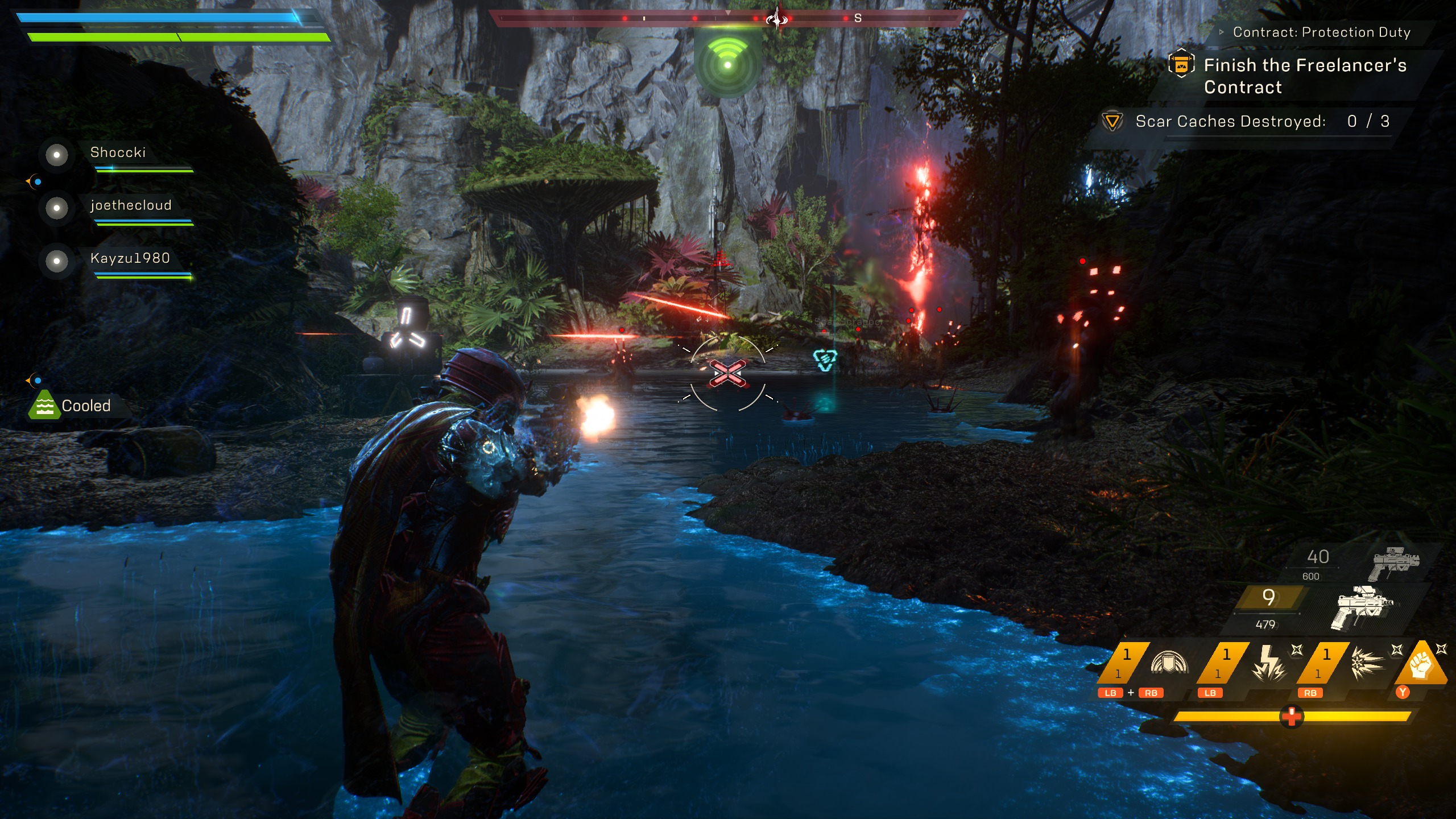1456x819 pixels.
Task: Open the Finish the Freelancer's Contract objective
Action: (x=1305, y=76)
